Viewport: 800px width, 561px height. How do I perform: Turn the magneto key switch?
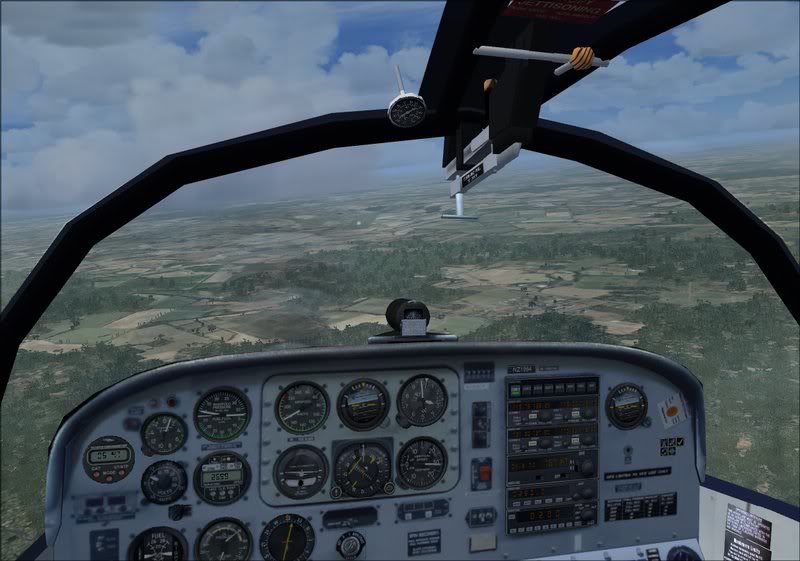coord(349,543)
